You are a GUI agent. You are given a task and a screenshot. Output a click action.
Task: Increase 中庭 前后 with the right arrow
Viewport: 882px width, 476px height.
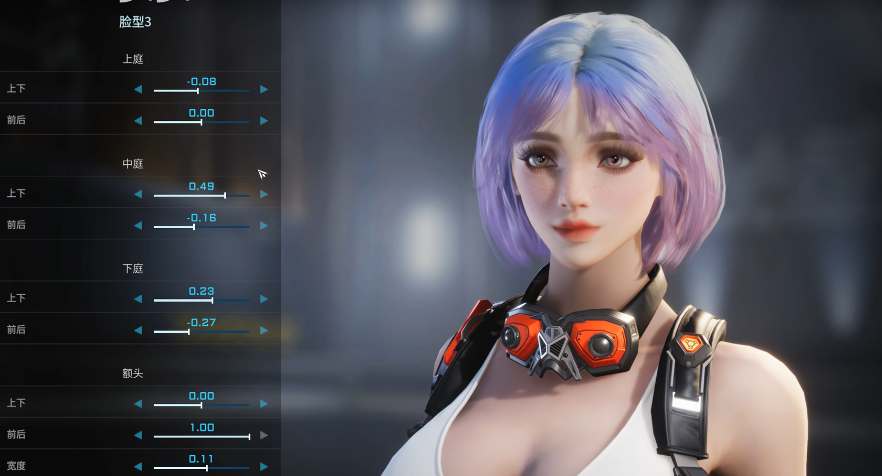tap(264, 226)
